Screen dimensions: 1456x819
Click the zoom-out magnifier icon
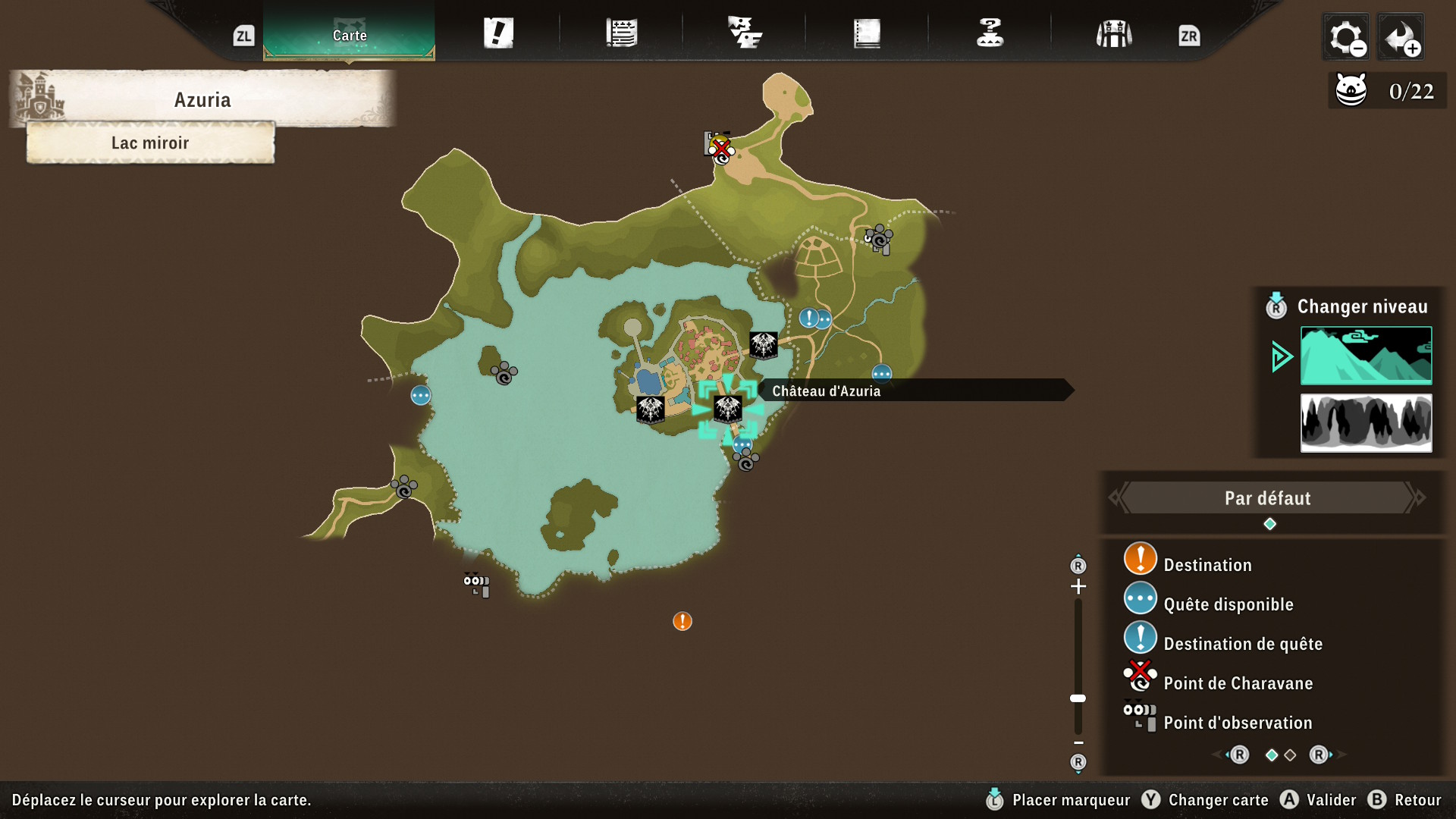pyautogui.click(x=1346, y=36)
